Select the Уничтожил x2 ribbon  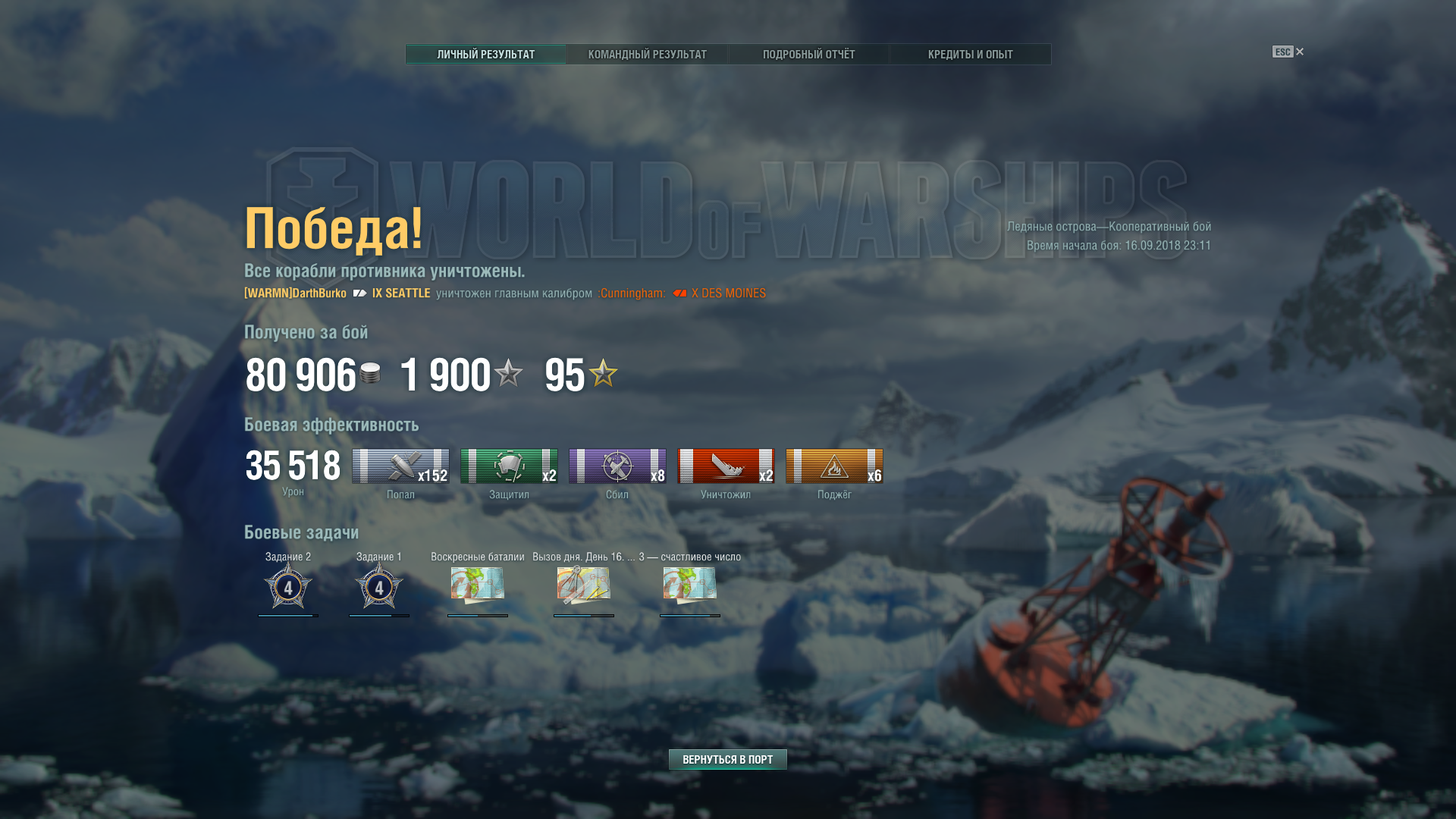(x=726, y=466)
